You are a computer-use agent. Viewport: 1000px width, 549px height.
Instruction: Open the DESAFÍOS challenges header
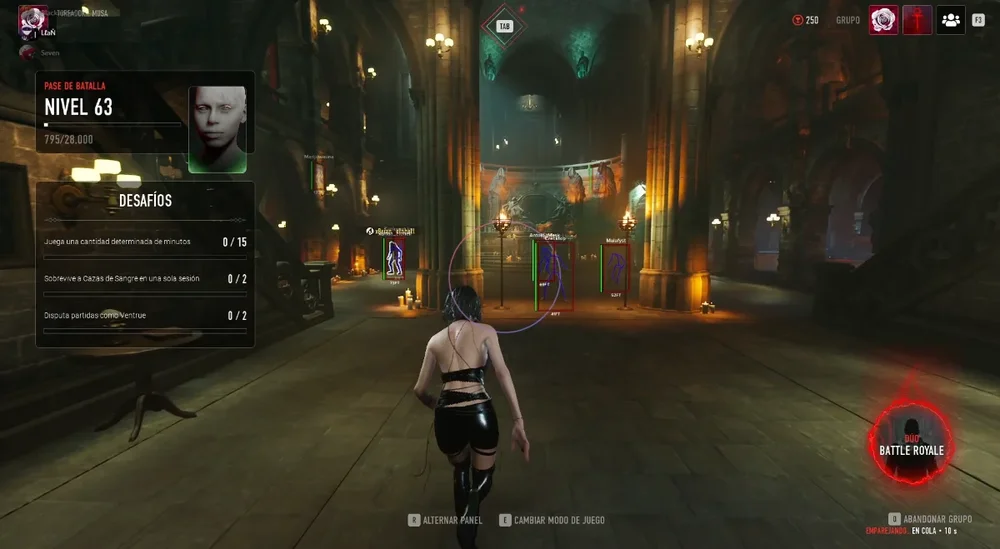click(145, 200)
